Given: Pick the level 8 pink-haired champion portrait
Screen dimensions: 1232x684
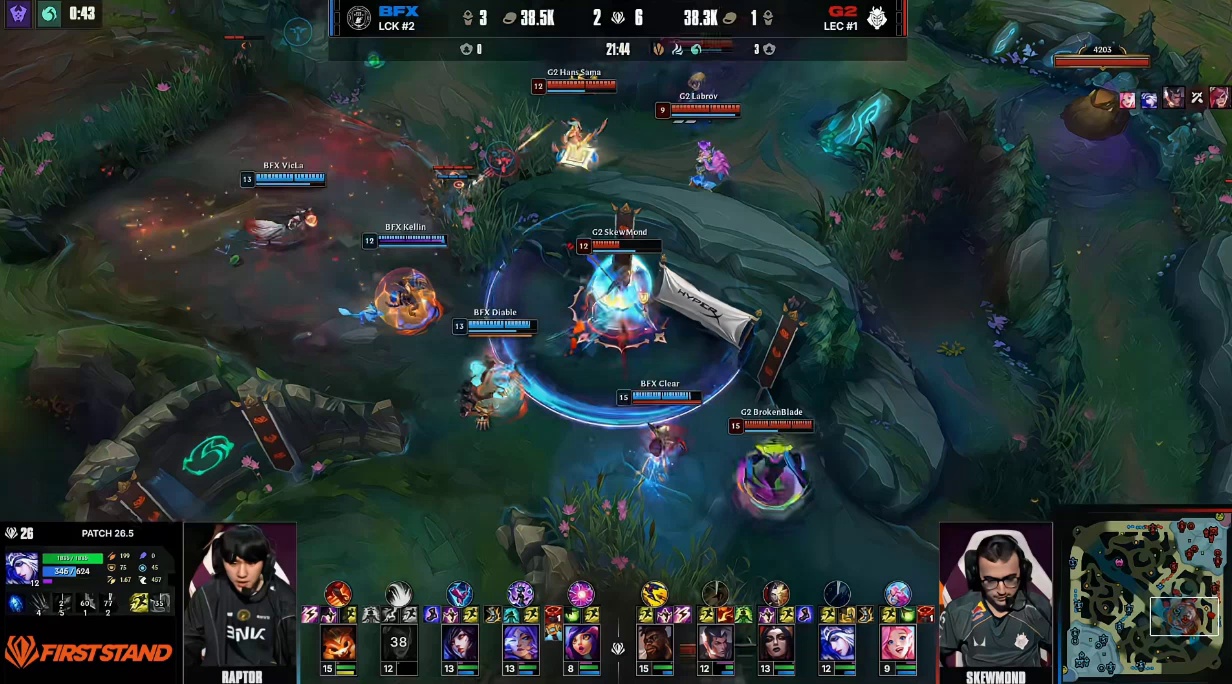Looking at the screenshot, I should pyautogui.click(x=581, y=643).
